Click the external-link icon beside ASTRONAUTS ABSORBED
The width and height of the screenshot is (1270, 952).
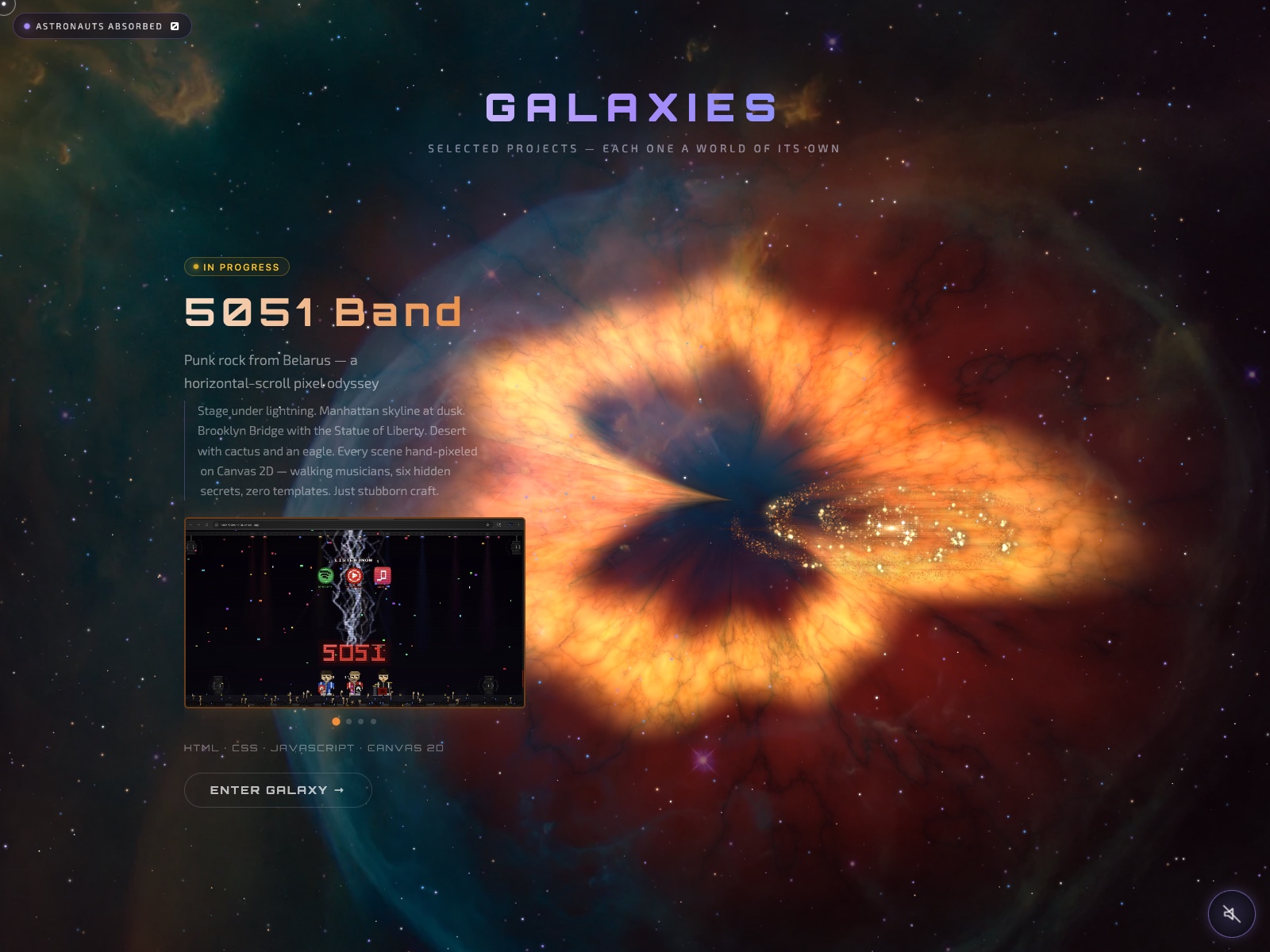[174, 25]
